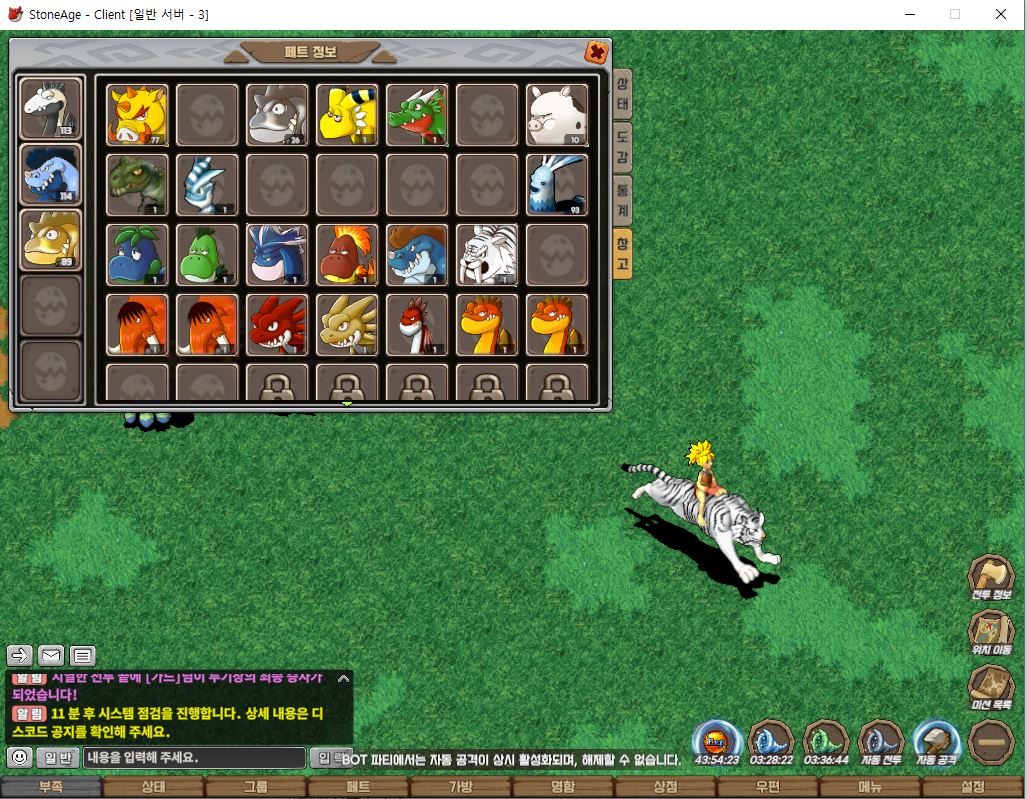This screenshot has height=799, width=1027.
Task: Open the 도감 side tab
Action: (622, 146)
